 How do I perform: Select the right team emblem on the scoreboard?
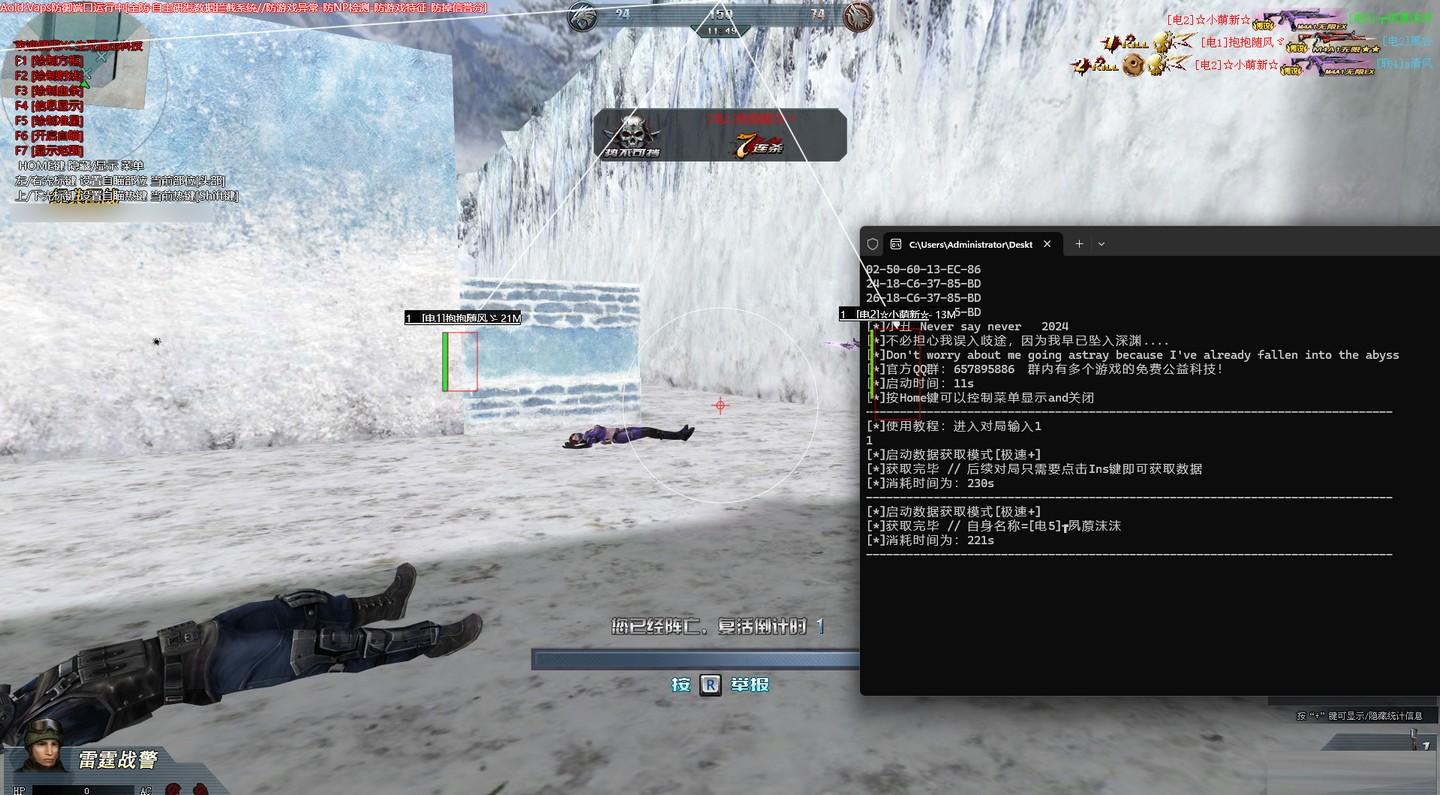857,18
